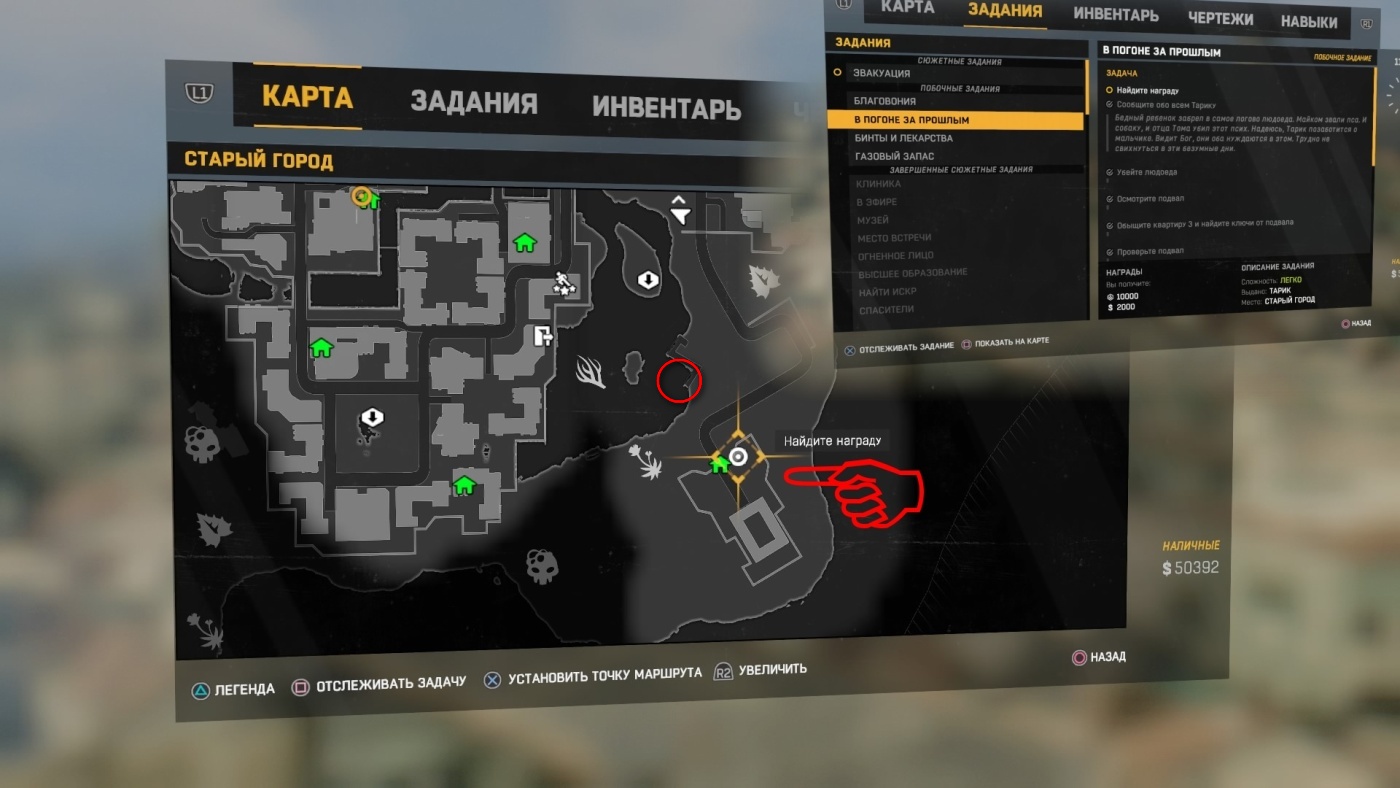Viewport: 1400px width, 788px height.
Task: Pick the ГАЗОВЫЙ ЗАПАС quest entry
Action: click(894, 157)
